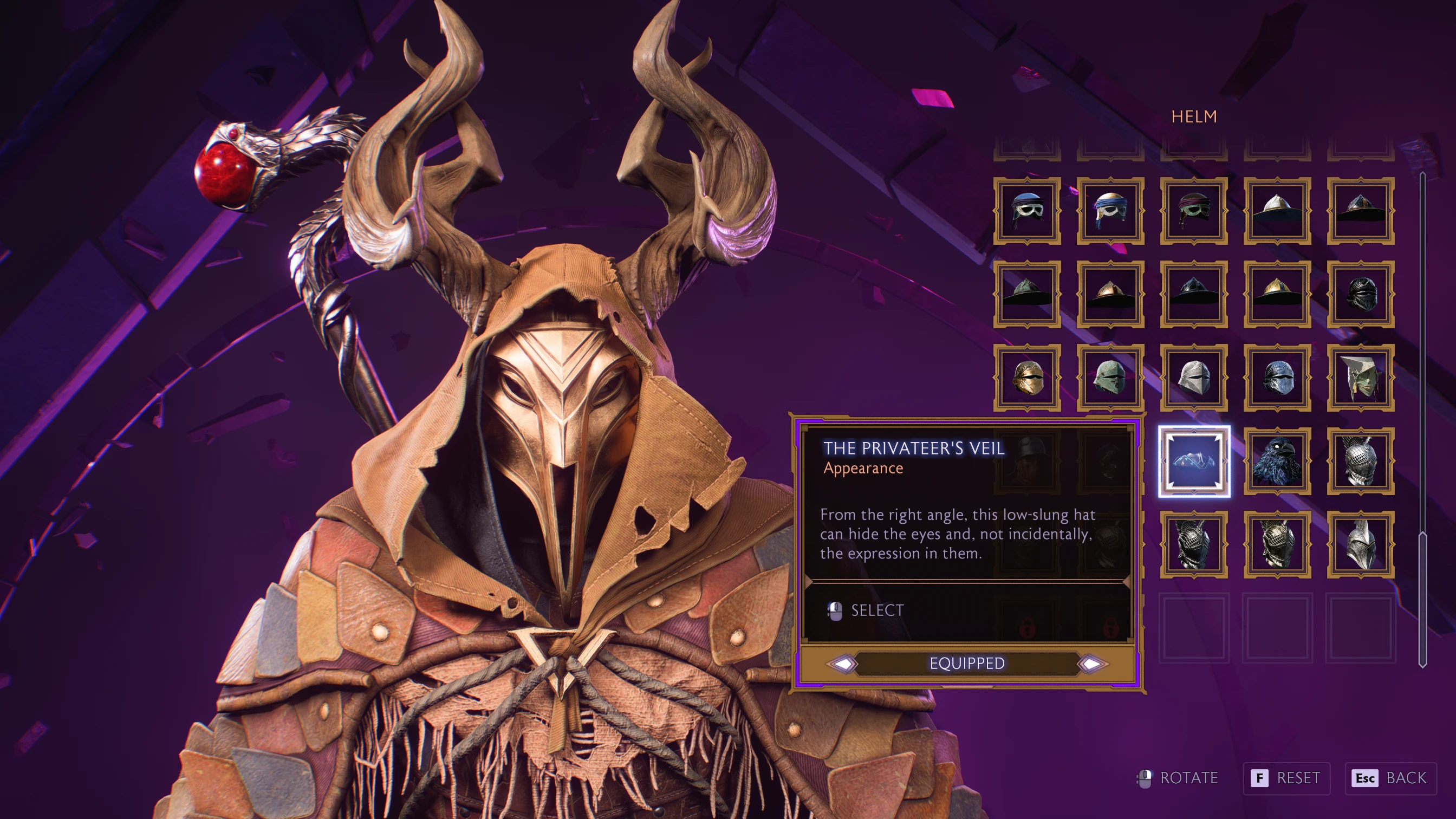This screenshot has height=819, width=1456.
Task: Pick the all-black kettle hat
Action: coord(1194,294)
